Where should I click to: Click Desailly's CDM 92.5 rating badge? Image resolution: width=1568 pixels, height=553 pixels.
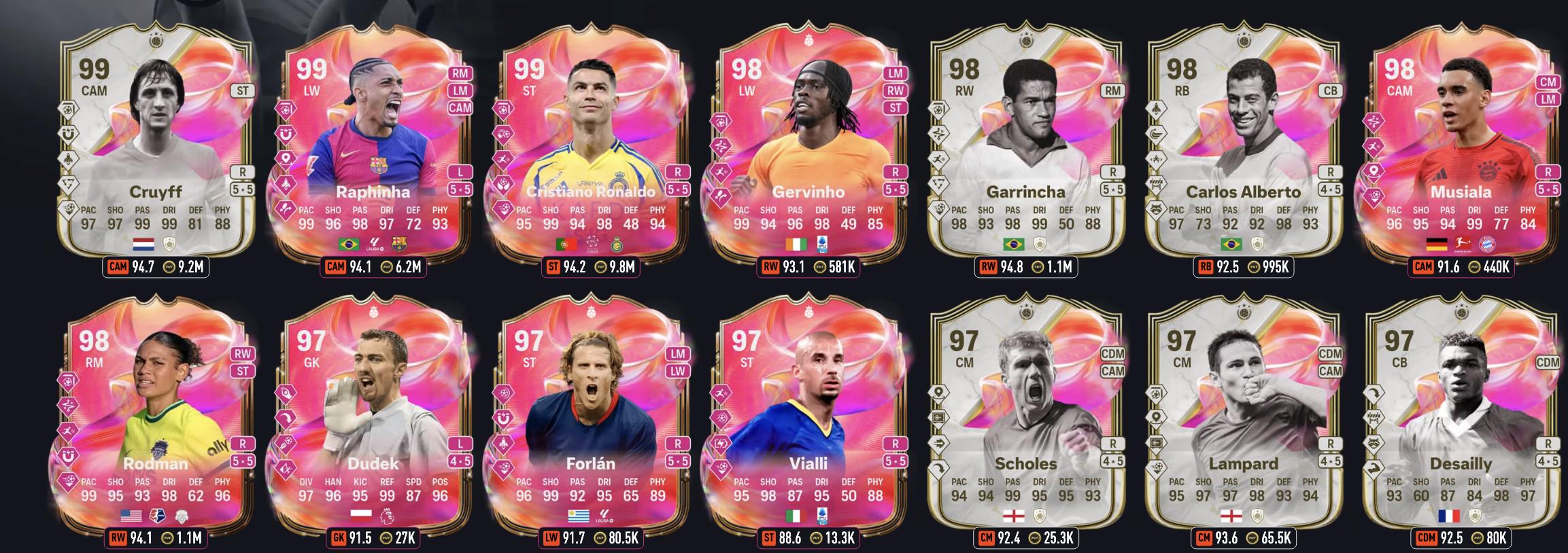(1436, 539)
